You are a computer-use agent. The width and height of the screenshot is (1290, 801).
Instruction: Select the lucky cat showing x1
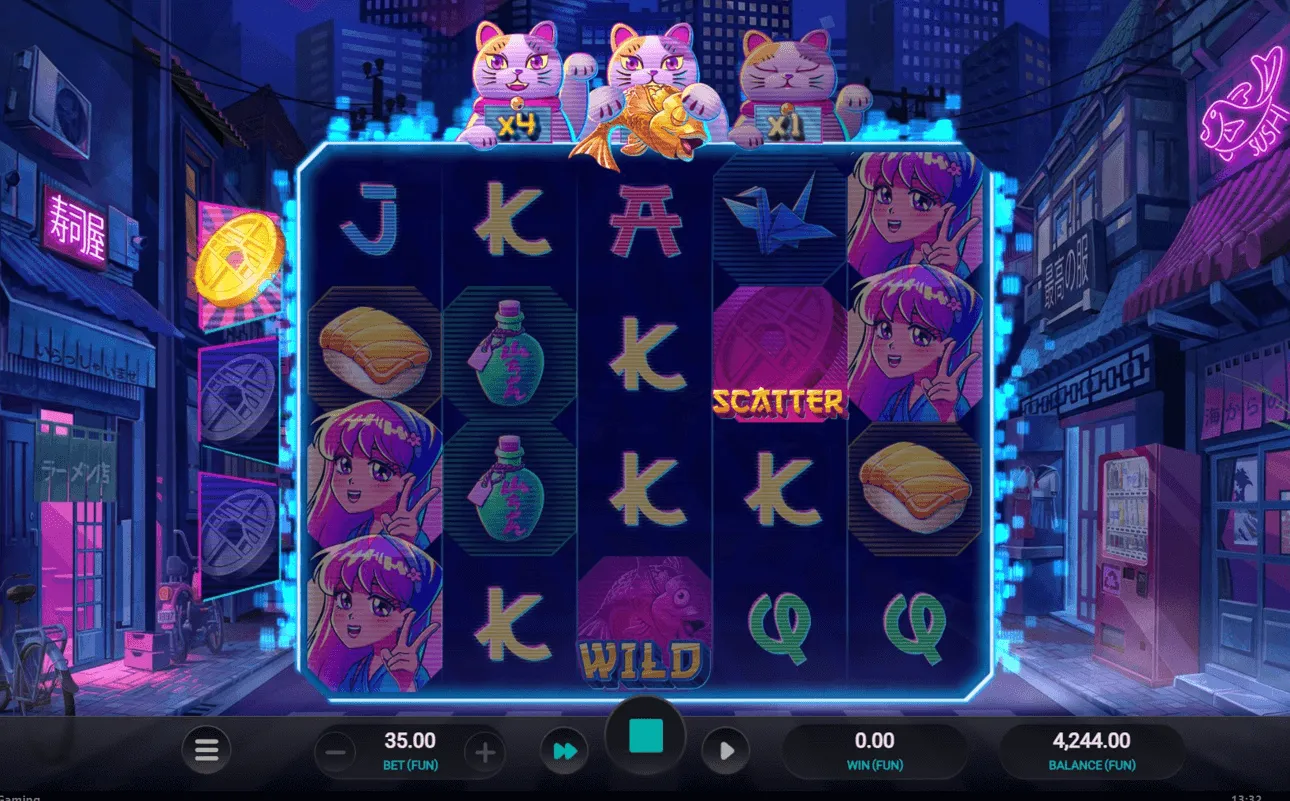pos(790,80)
